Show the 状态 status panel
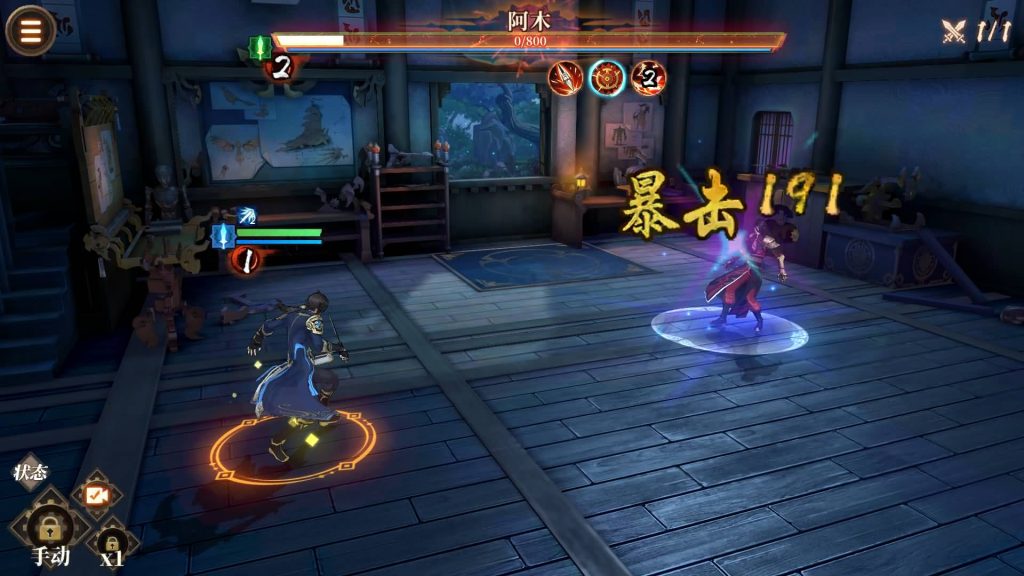Image resolution: width=1024 pixels, height=576 pixels. (30, 471)
